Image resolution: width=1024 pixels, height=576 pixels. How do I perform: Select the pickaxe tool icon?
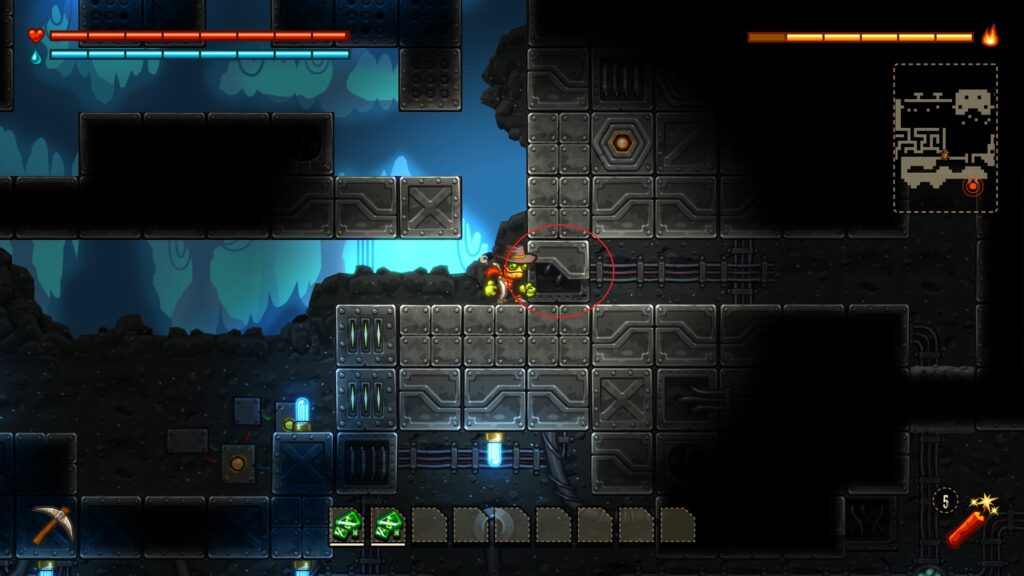pos(50,524)
